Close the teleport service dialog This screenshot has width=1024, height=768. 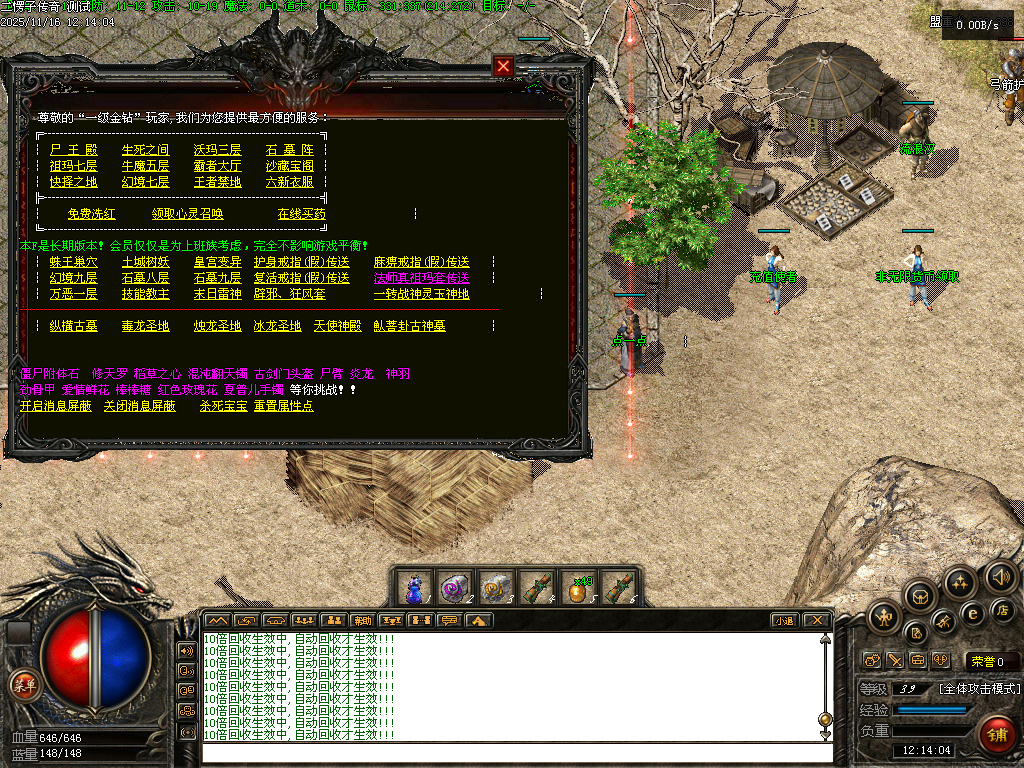[503, 67]
